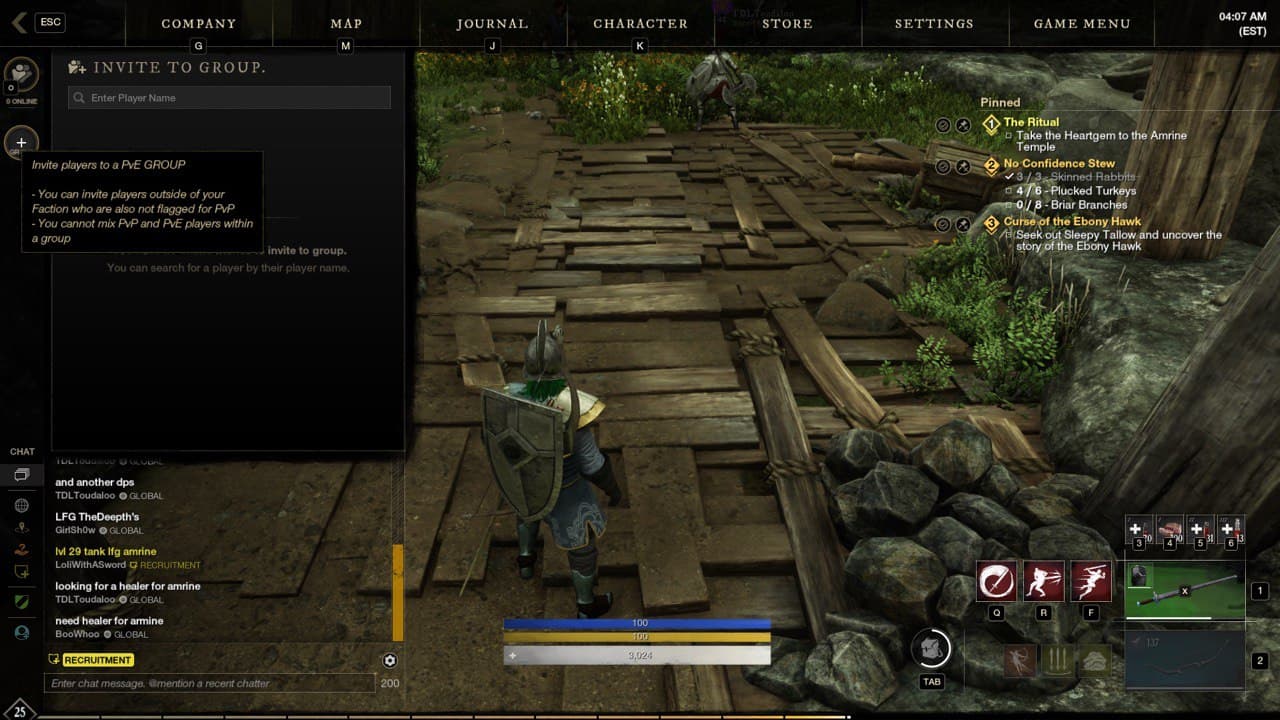Go to the Character screen
Screen dimensions: 1280x720
coord(640,24)
